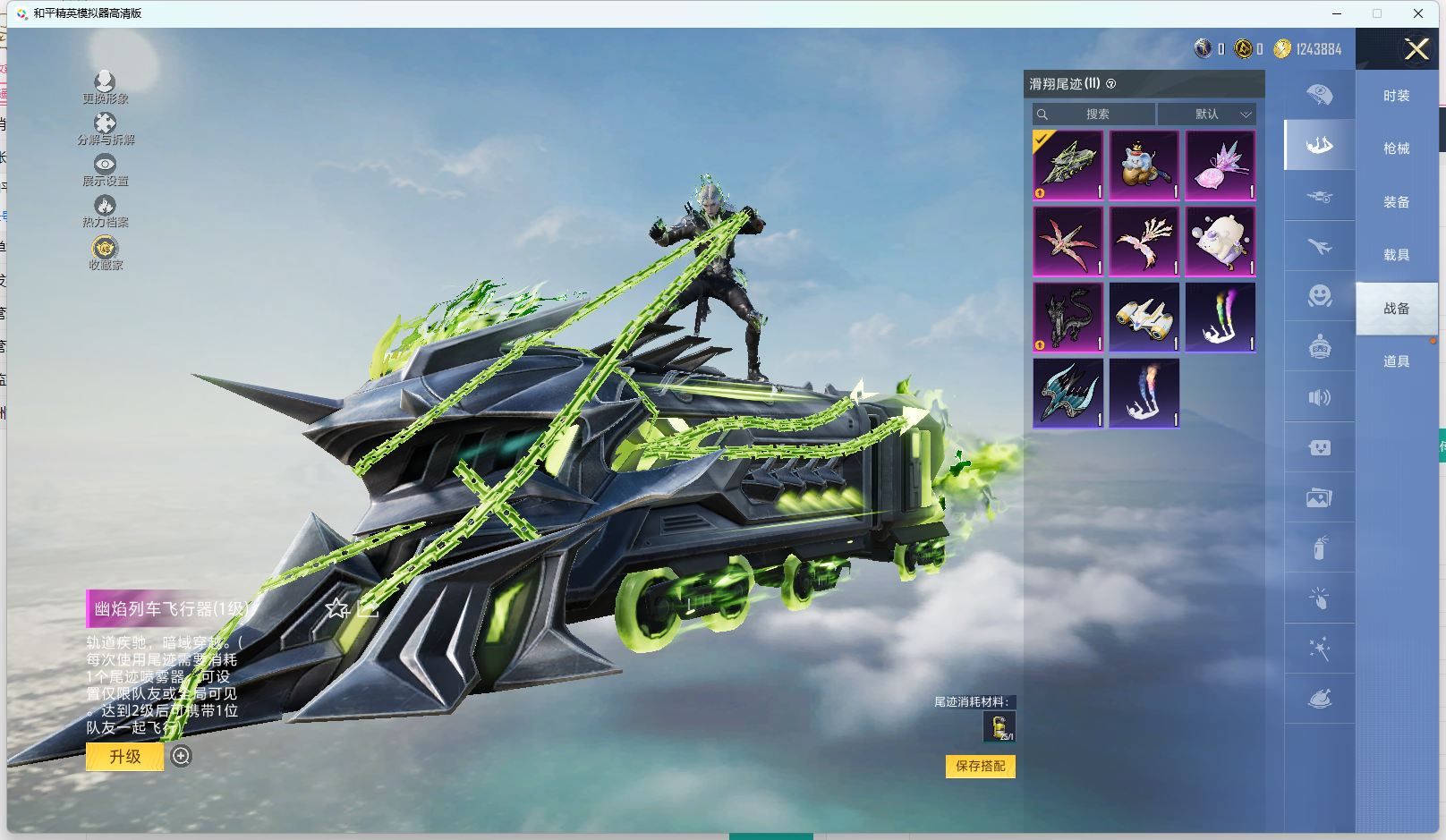Close the emulator window

point(1418,13)
